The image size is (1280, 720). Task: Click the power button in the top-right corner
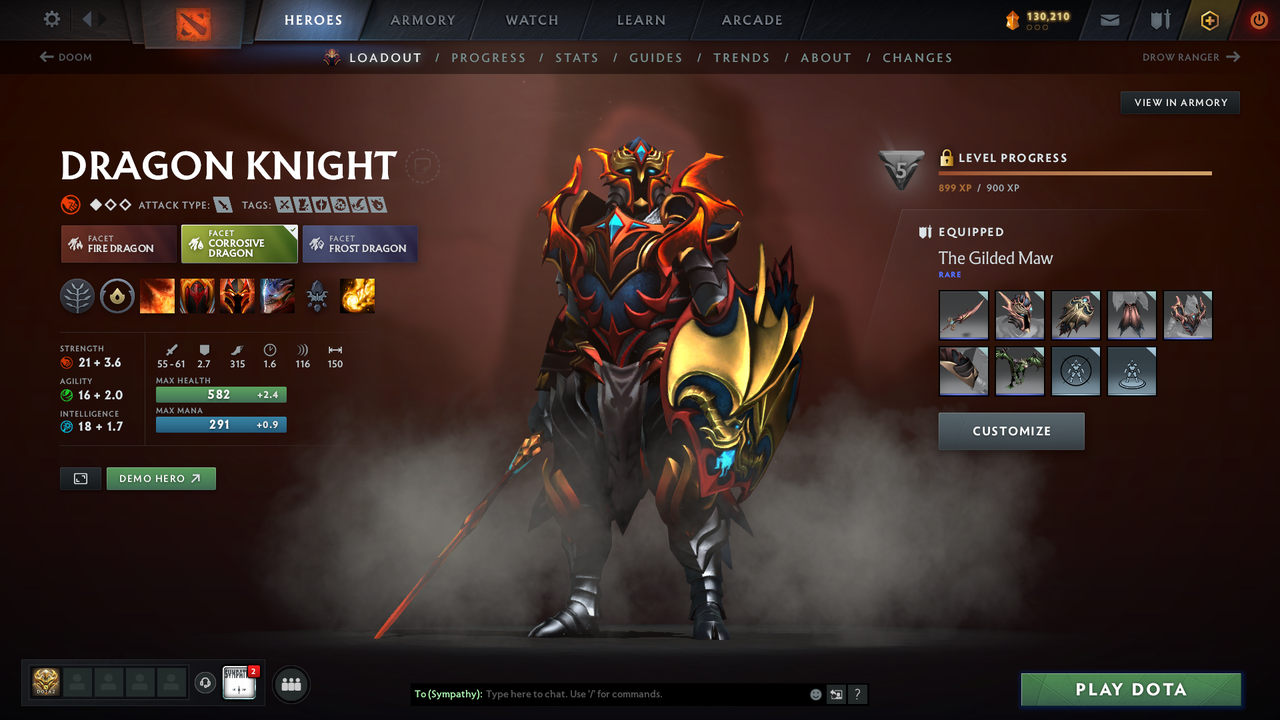[1258, 19]
